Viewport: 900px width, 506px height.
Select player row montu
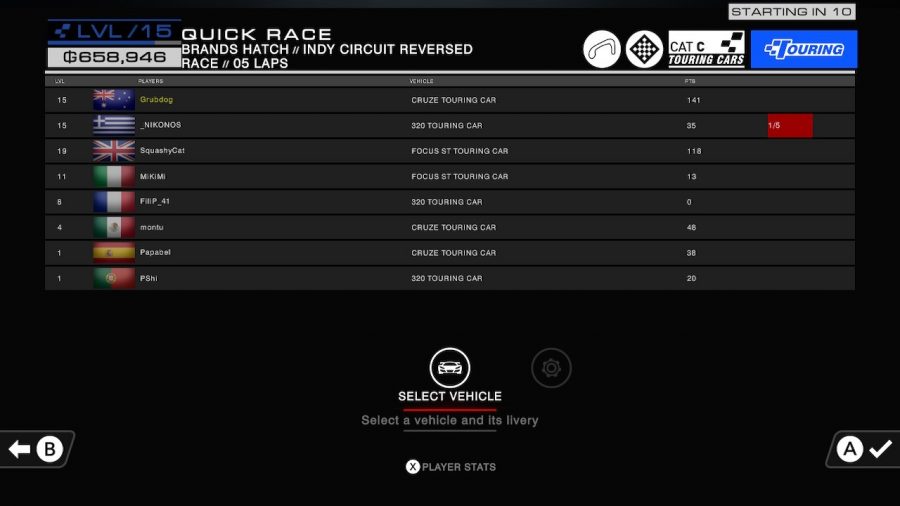(x=450, y=227)
